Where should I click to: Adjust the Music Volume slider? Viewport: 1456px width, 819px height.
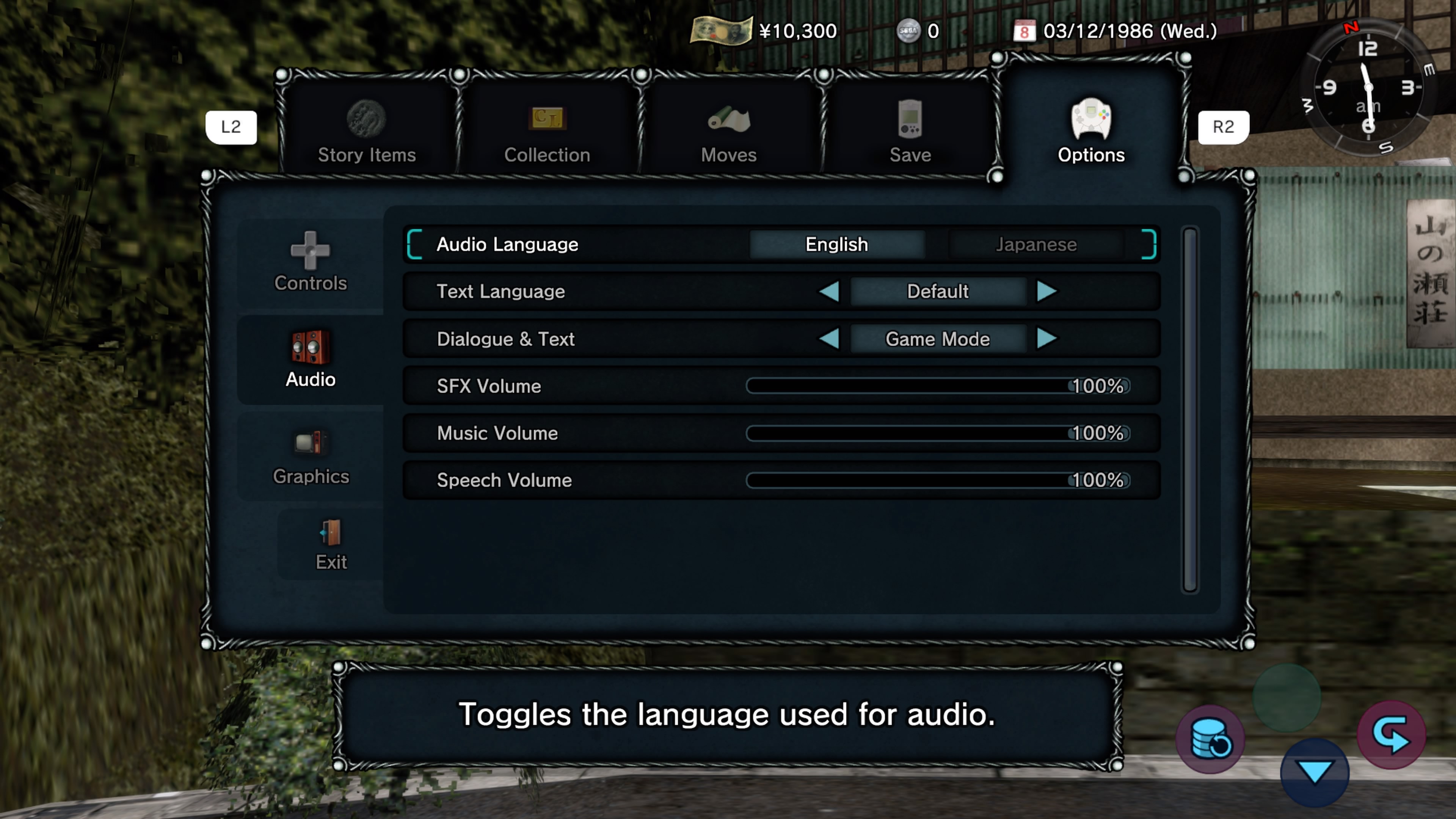tap(937, 433)
